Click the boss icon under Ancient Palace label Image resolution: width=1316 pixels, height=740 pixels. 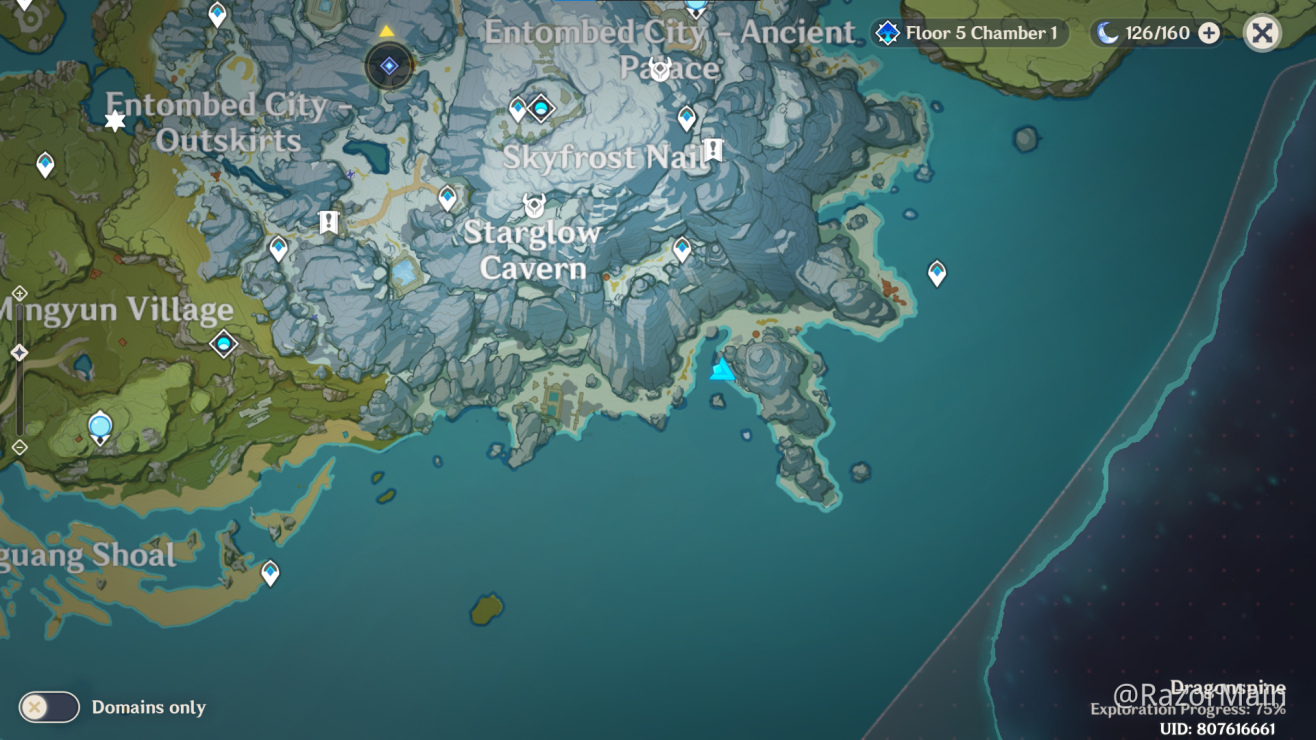pyautogui.click(x=660, y=69)
